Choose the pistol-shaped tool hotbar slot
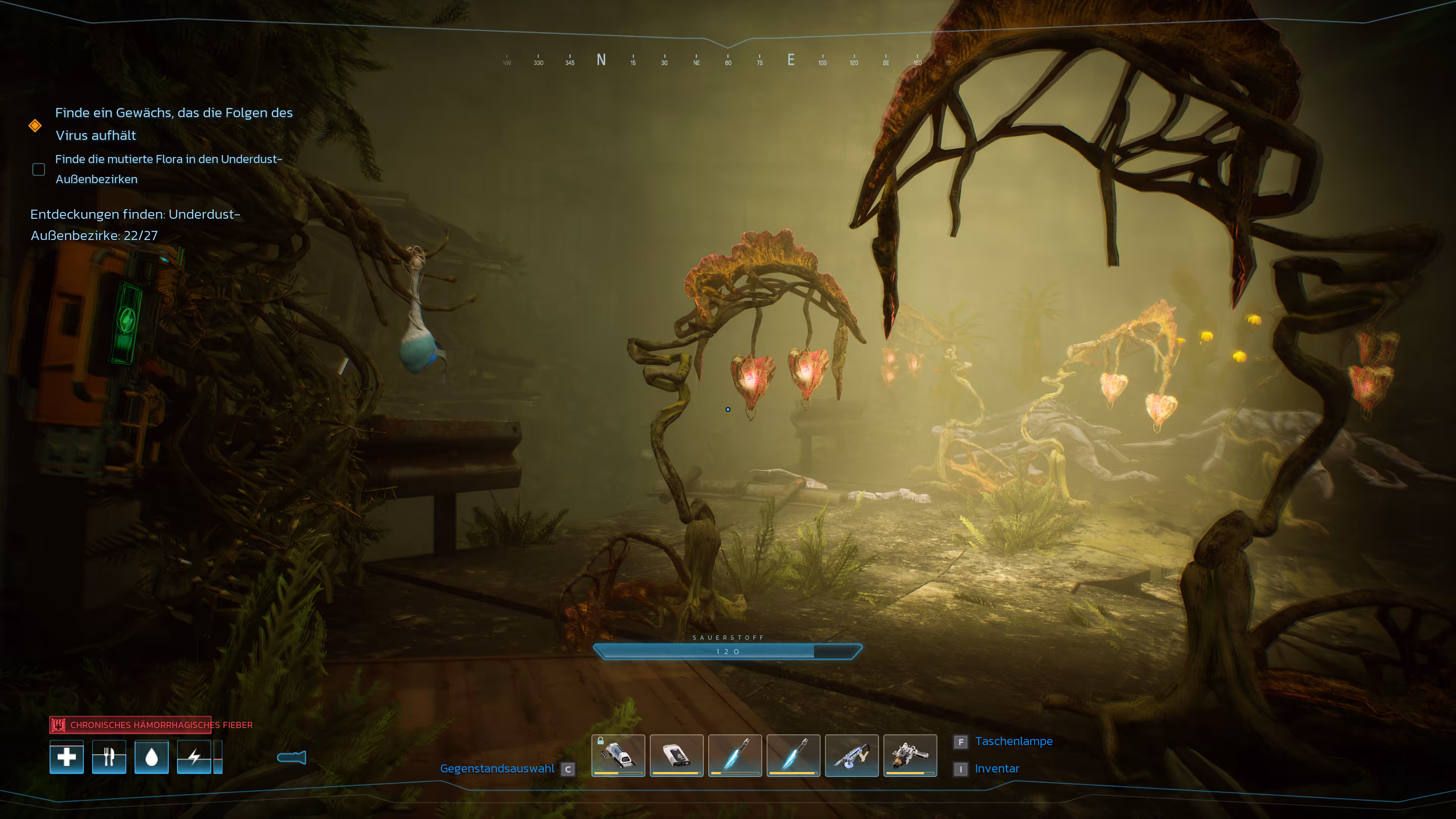1456x819 pixels. click(x=910, y=756)
